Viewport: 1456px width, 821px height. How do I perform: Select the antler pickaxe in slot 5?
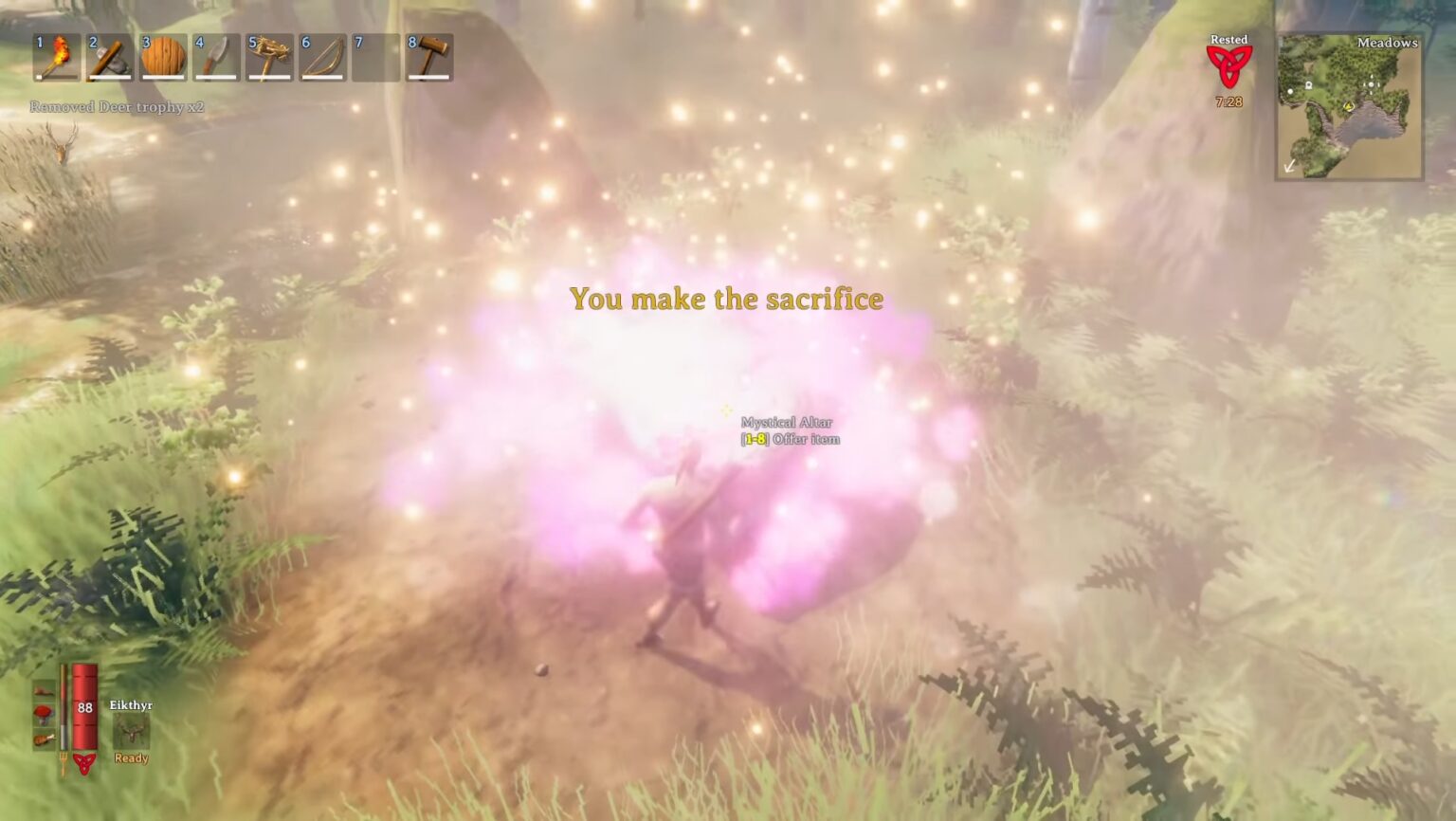click(x=268, y=58)
